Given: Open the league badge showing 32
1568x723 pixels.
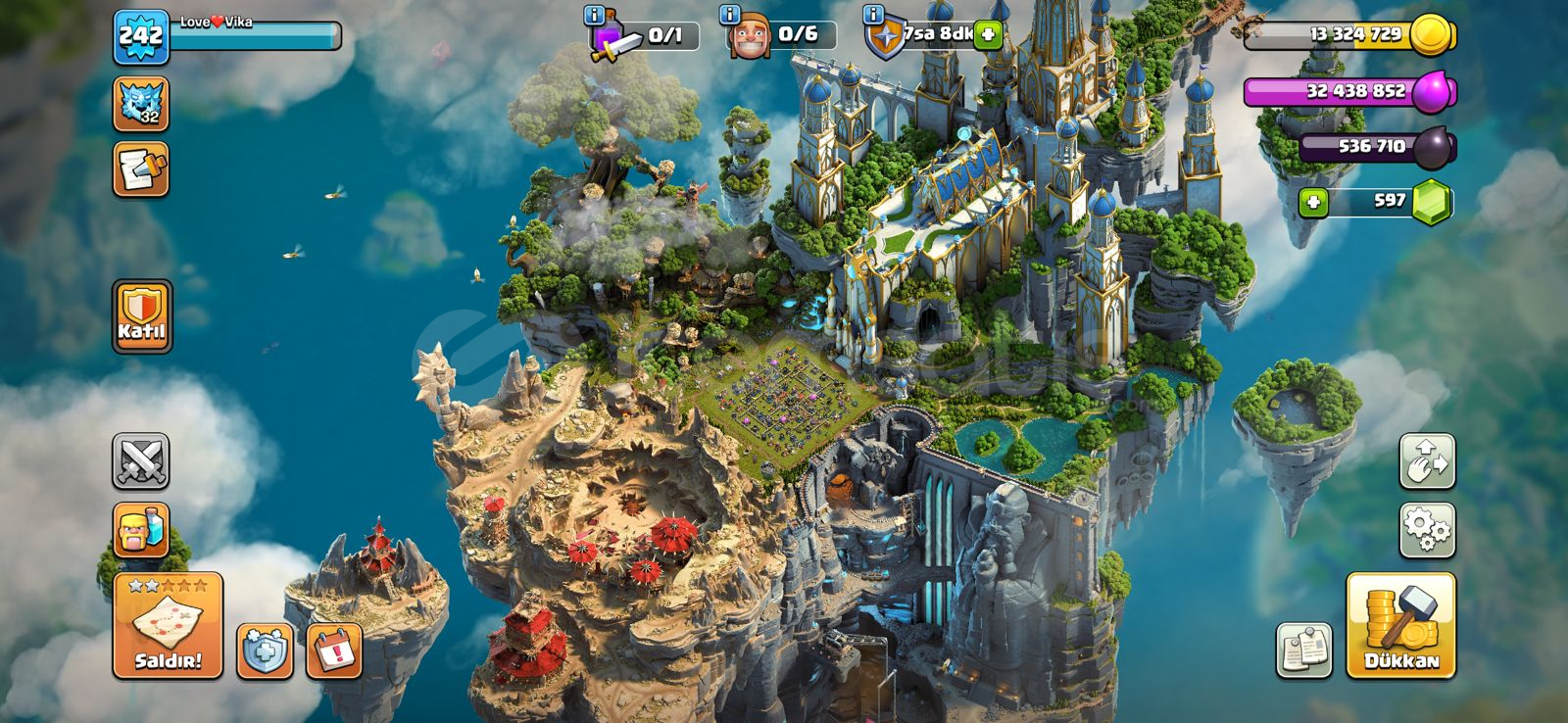Looking at the screenshot, I should (x=141, y=104).
